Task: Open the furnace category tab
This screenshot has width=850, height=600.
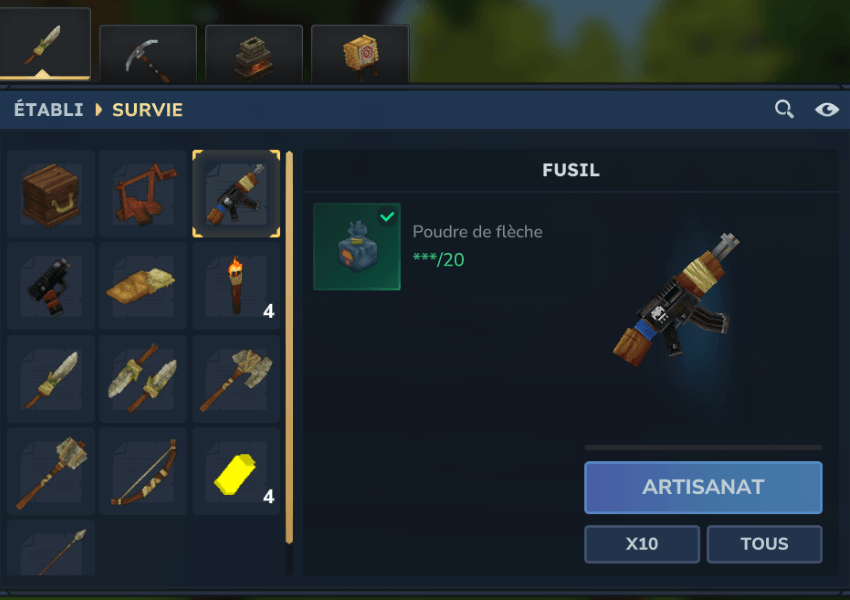Action: click(x=254, y=55)
